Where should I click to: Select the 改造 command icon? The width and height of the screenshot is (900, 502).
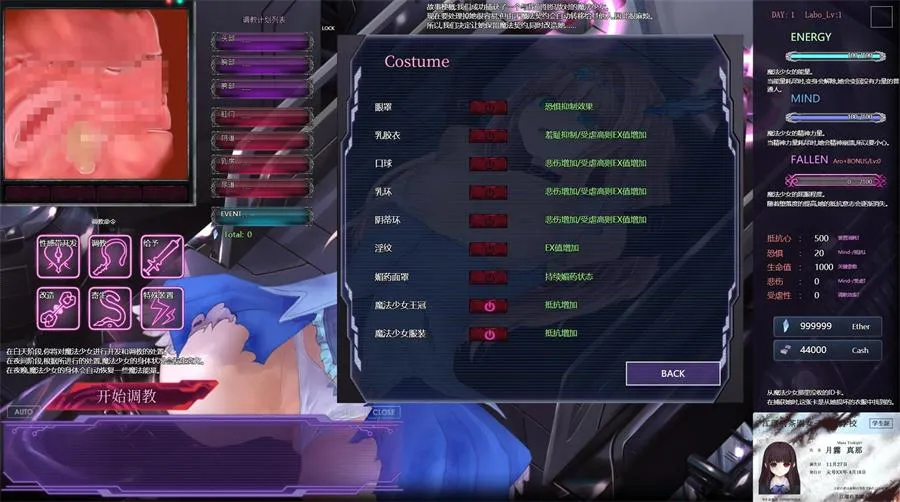(x=57, y=309)
